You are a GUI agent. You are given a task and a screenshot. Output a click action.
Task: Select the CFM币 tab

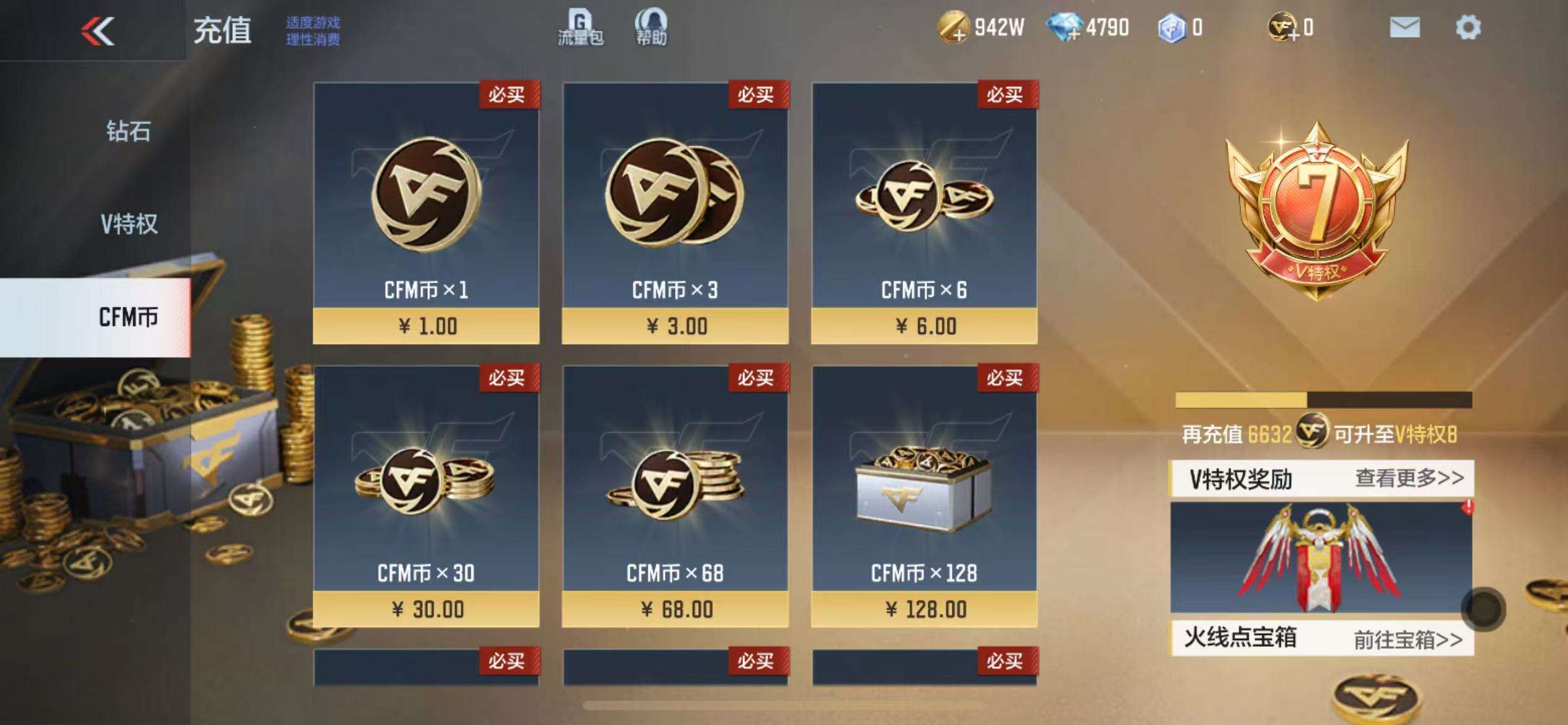tap(128, 317)
